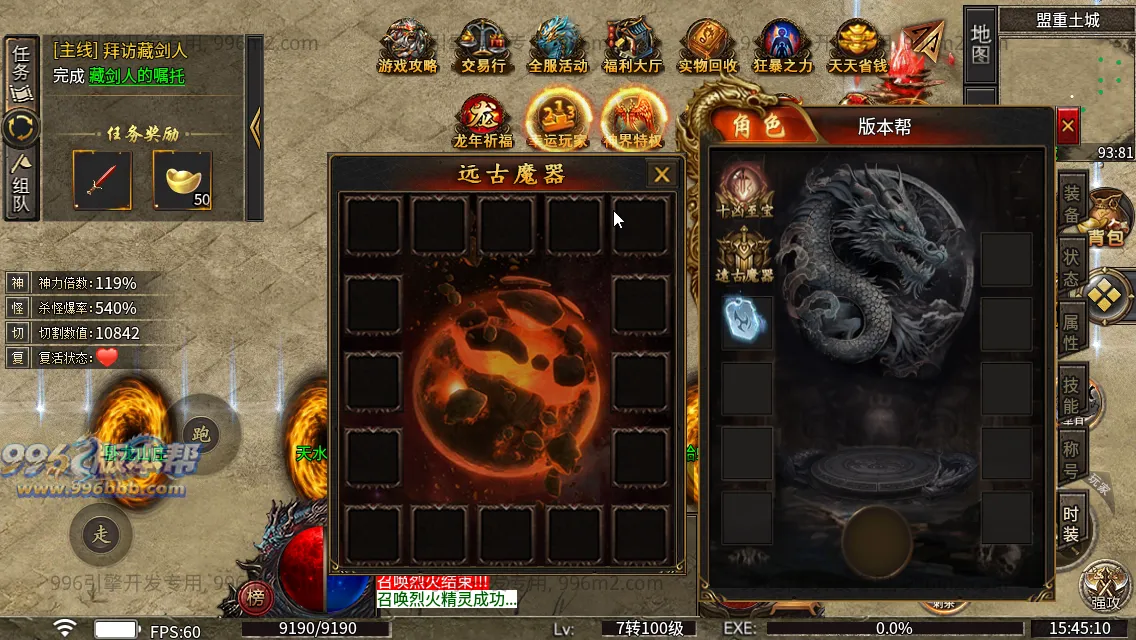The height and width of the screenshot is (640, 1136).
Task: Switch to the 时装 fashion tab
Action: pos(1071,523)
